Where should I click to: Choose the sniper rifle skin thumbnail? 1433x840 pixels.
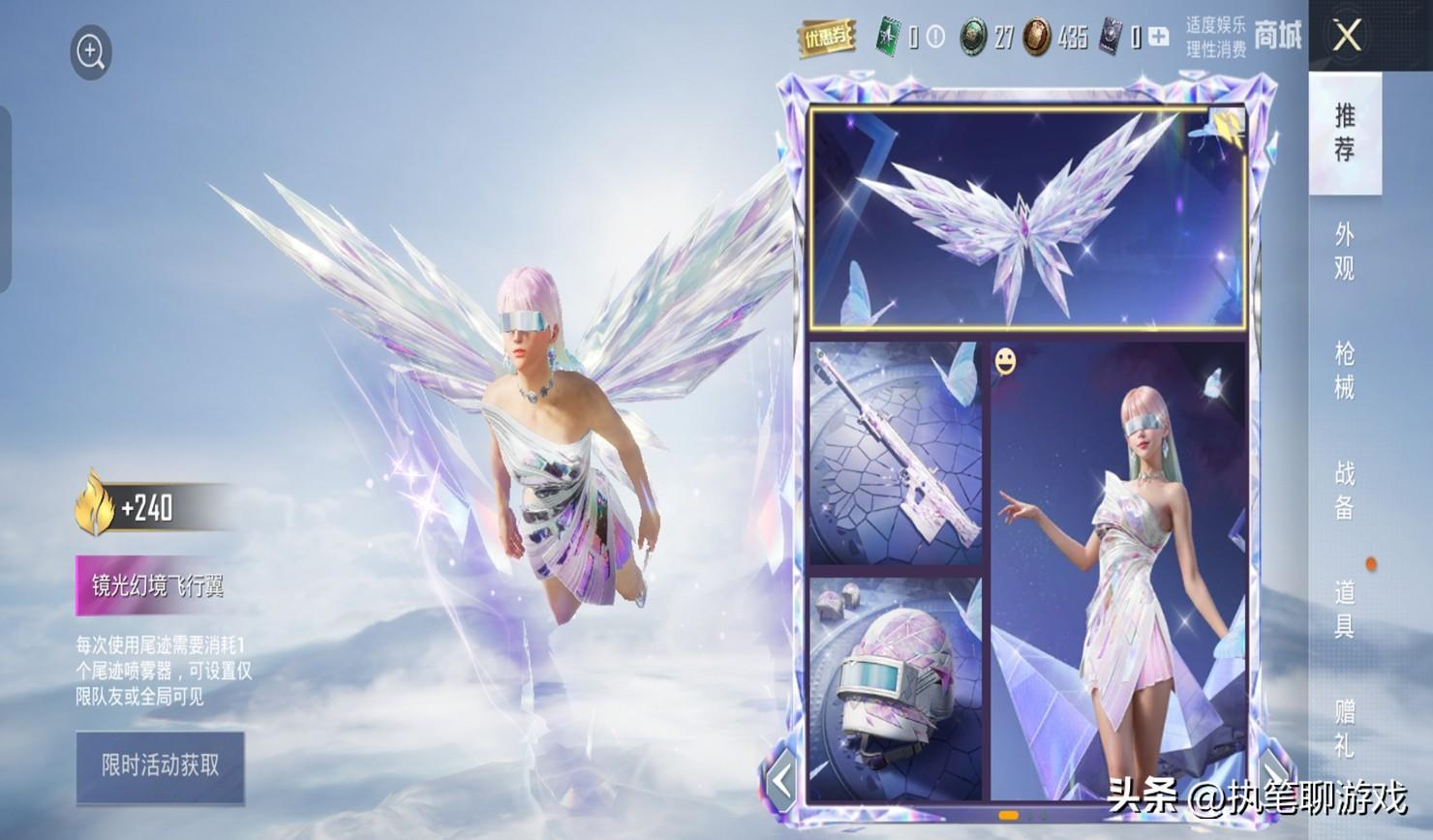895,453
